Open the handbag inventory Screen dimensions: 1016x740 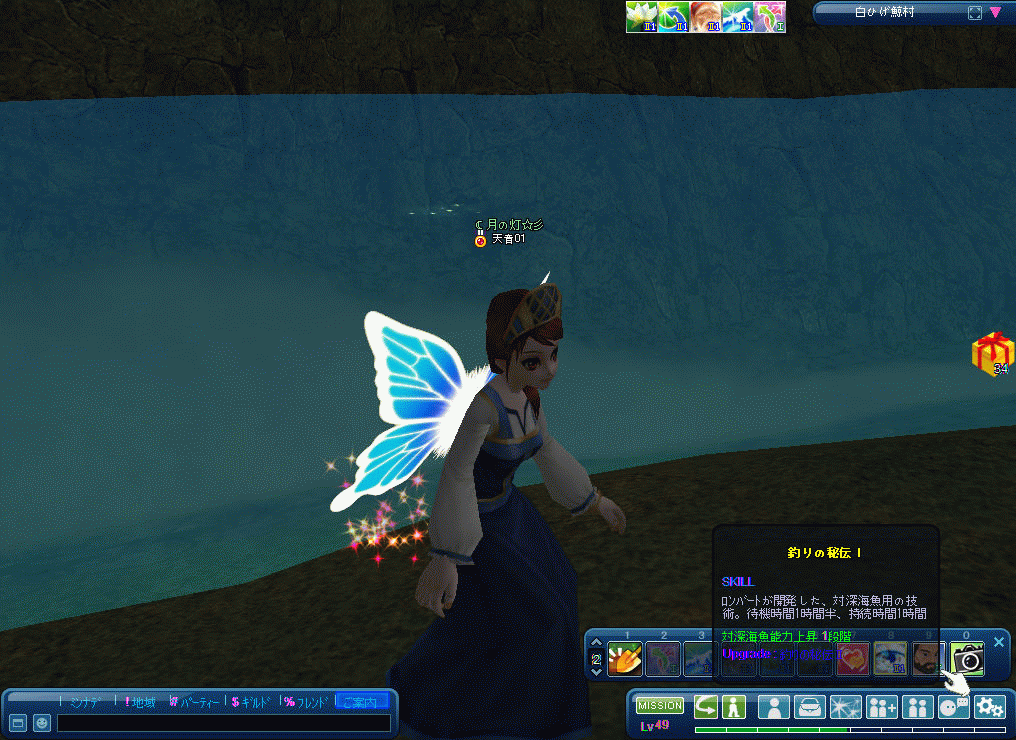(809, 707)
